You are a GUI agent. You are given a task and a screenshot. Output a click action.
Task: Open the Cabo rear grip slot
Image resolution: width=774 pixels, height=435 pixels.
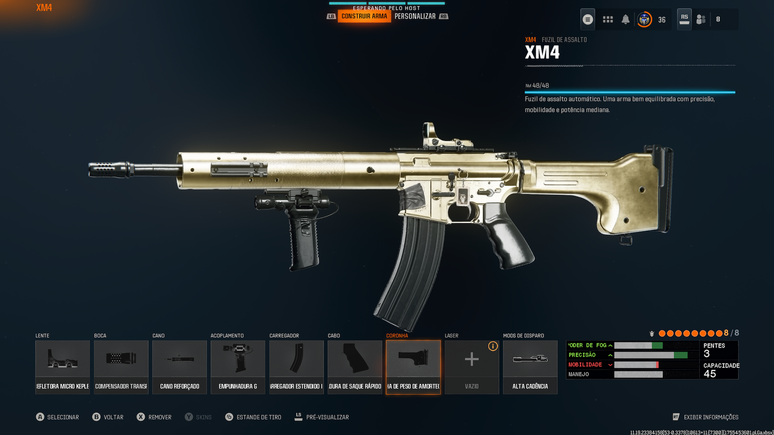click(x=355, y=366)
